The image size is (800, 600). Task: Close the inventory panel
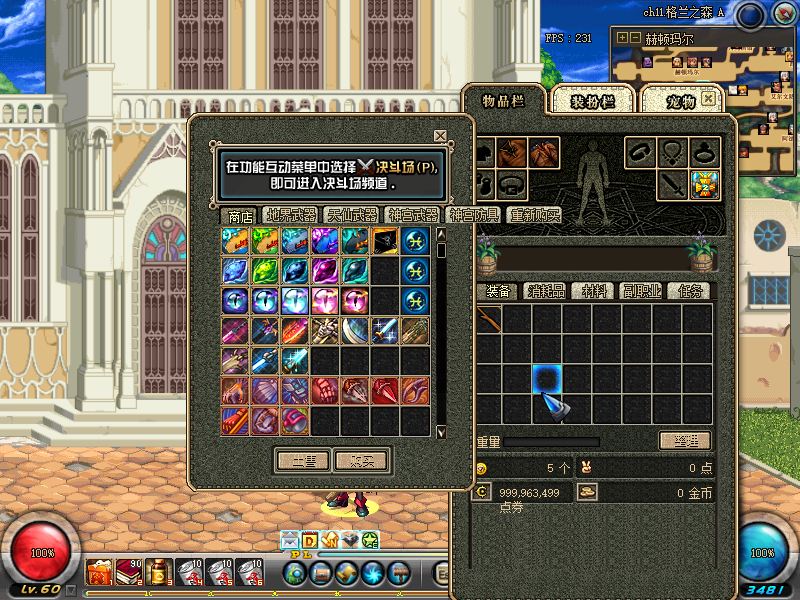click(x=709, y=98)
